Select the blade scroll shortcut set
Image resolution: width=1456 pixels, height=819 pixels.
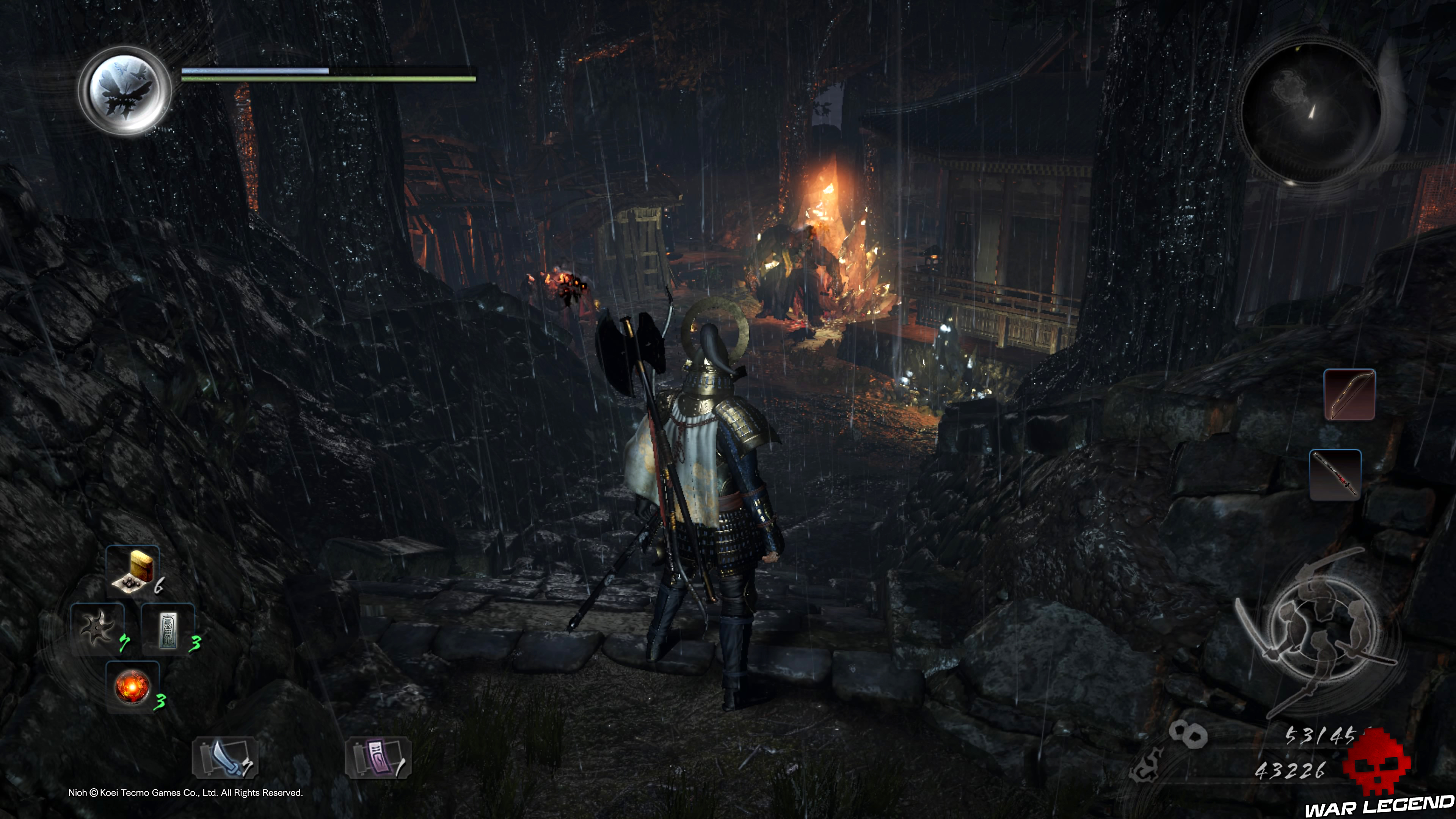(226, 758)
